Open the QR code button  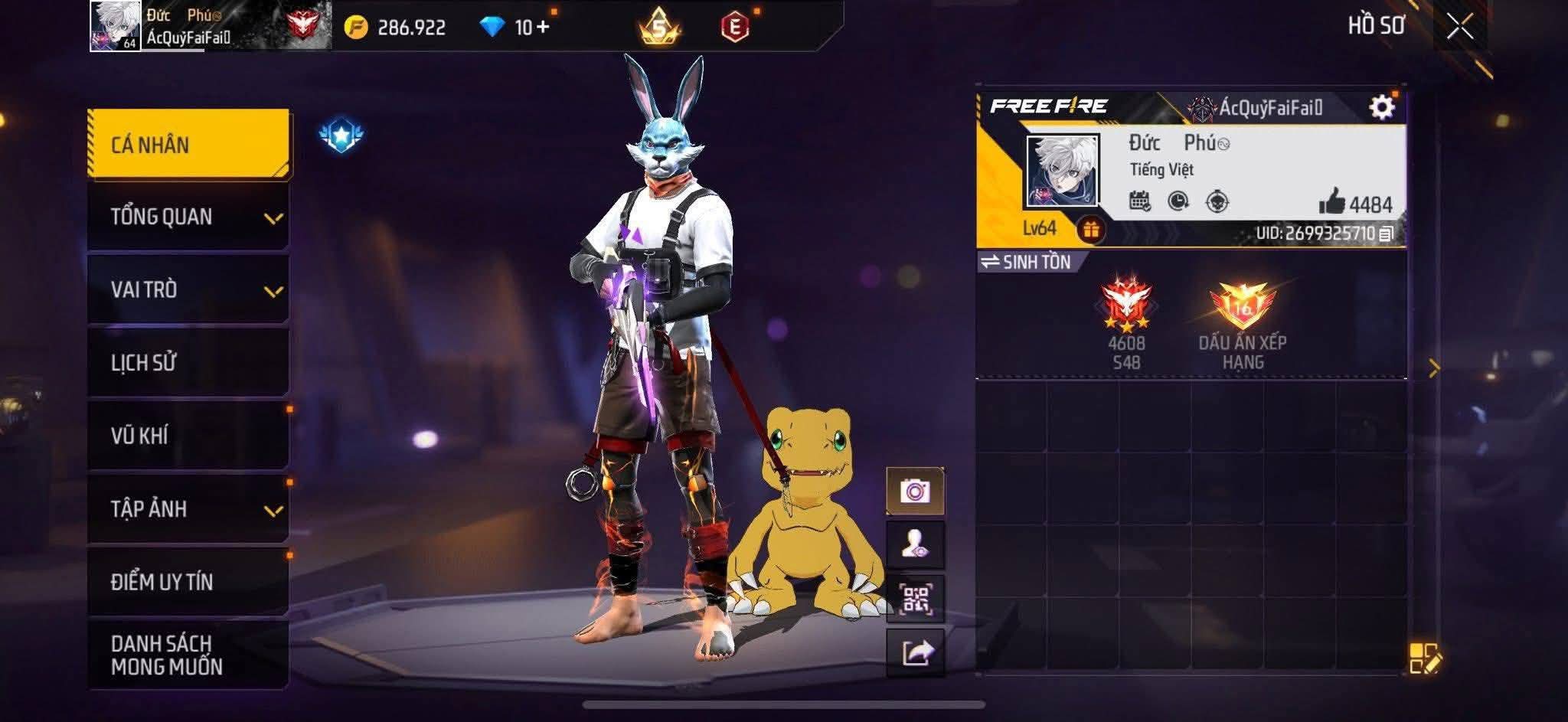[x=915, y=599]
